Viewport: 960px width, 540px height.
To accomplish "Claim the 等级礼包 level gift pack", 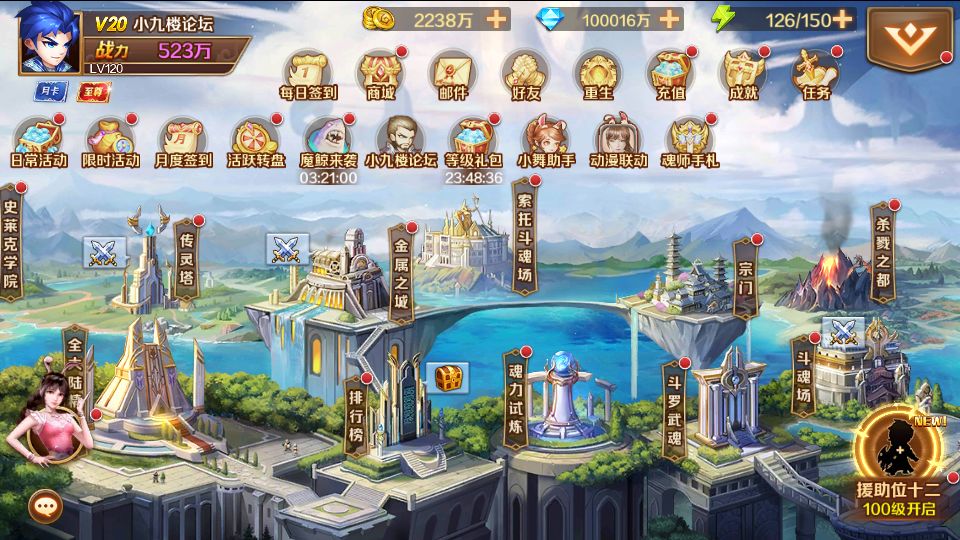I will [473, 139].
